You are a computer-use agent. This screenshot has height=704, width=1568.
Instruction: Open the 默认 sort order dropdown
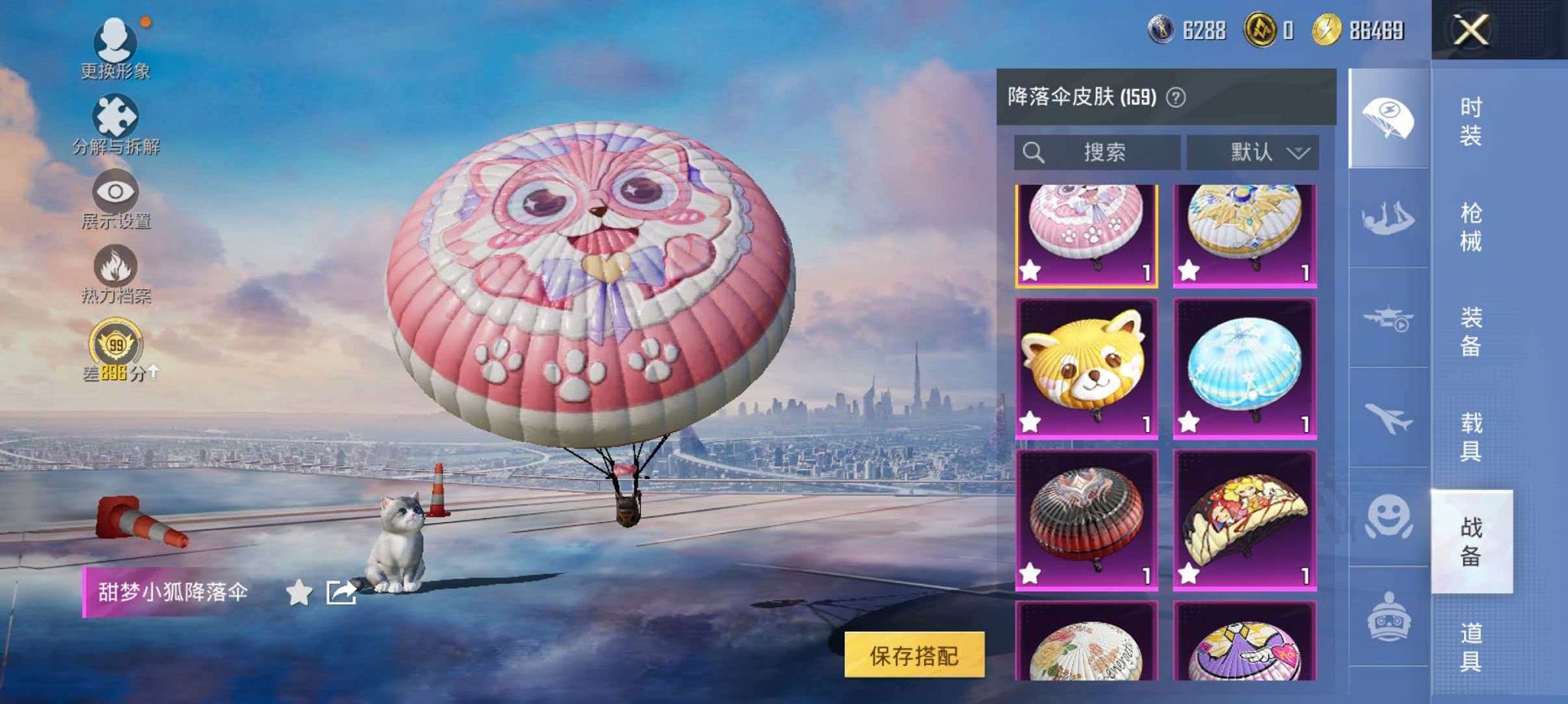point(1254,152)
